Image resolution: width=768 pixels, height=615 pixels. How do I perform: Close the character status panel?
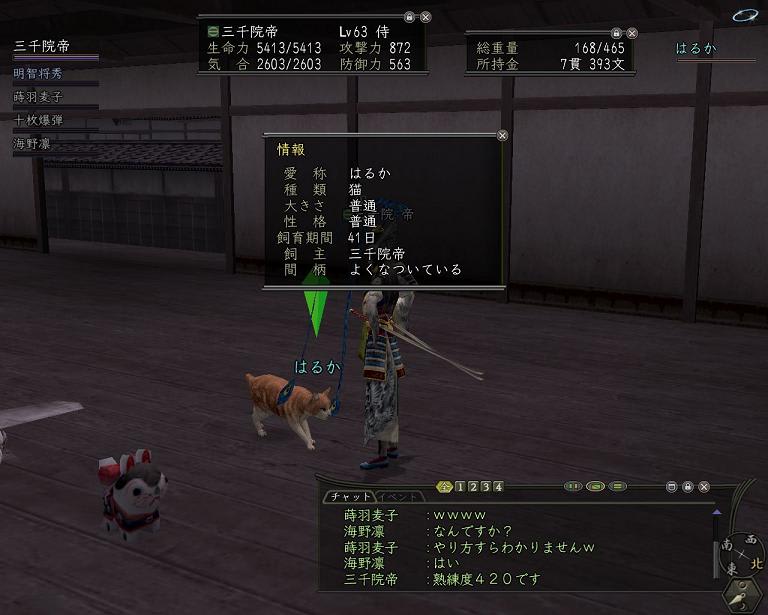pos(426,17)
